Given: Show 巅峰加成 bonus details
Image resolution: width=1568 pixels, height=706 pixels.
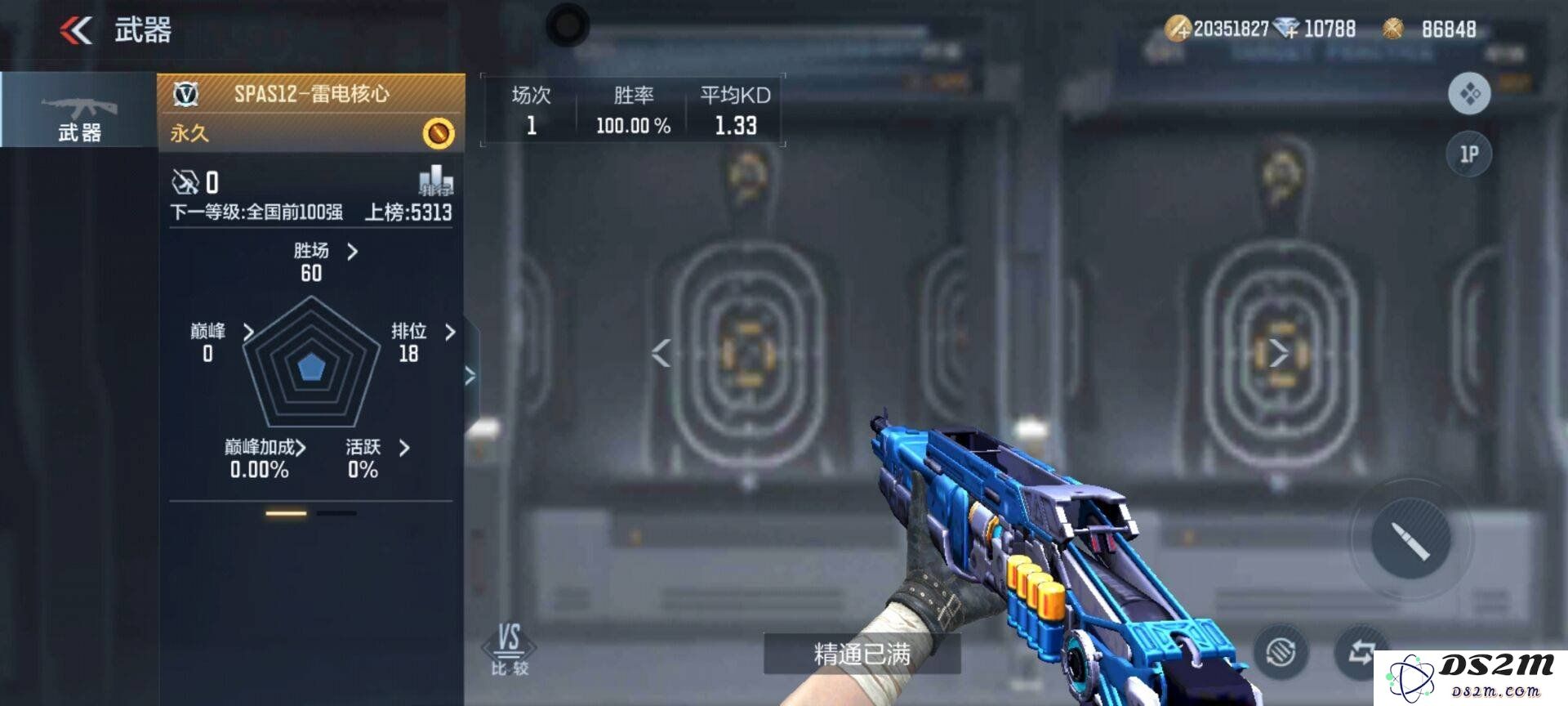Looking at the screenshot, I should point(265,448).
